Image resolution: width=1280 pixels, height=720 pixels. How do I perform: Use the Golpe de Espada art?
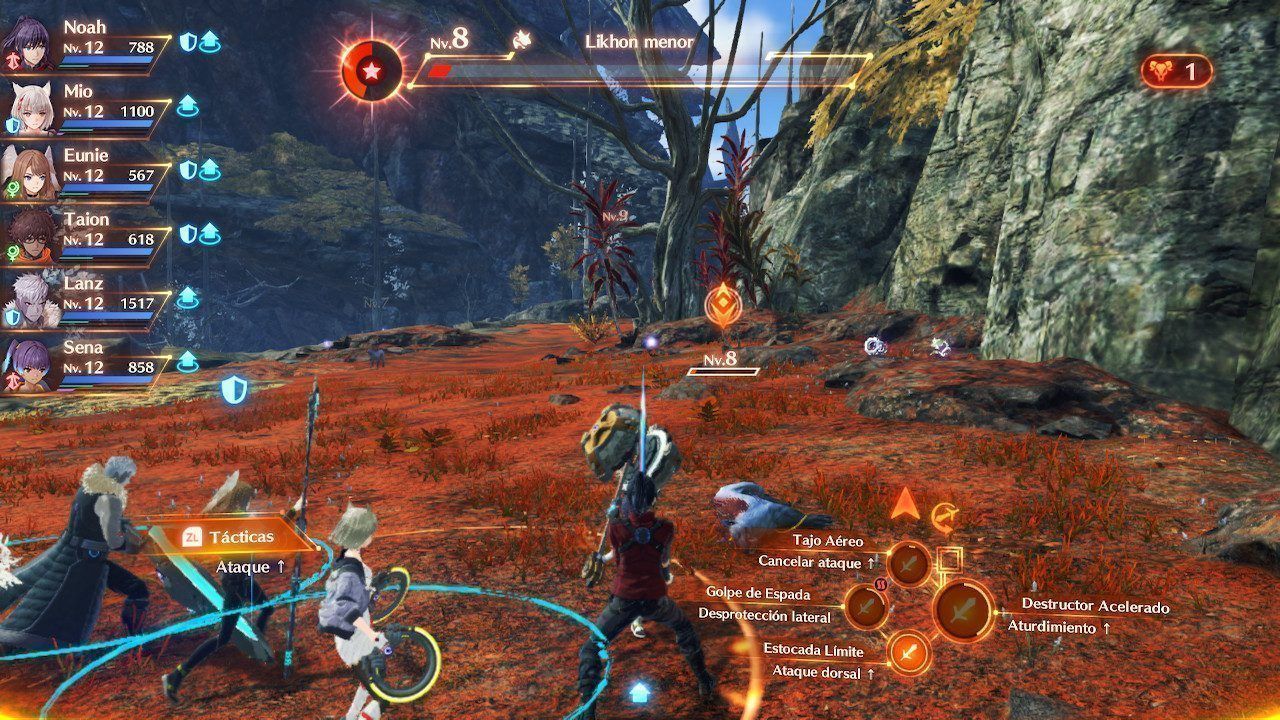coord(866,605)
